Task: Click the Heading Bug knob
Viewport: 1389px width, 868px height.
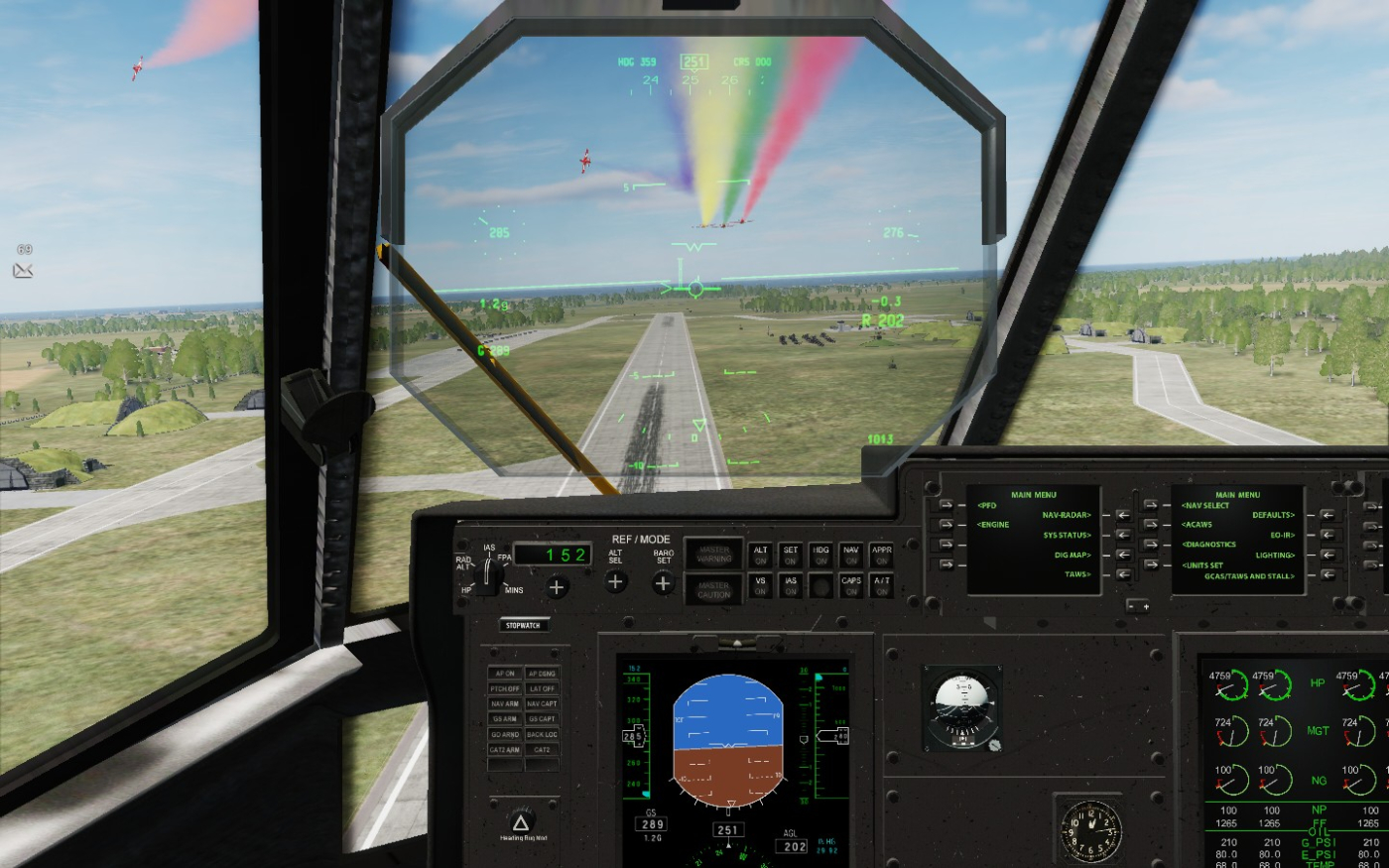Action: point(521,823)
